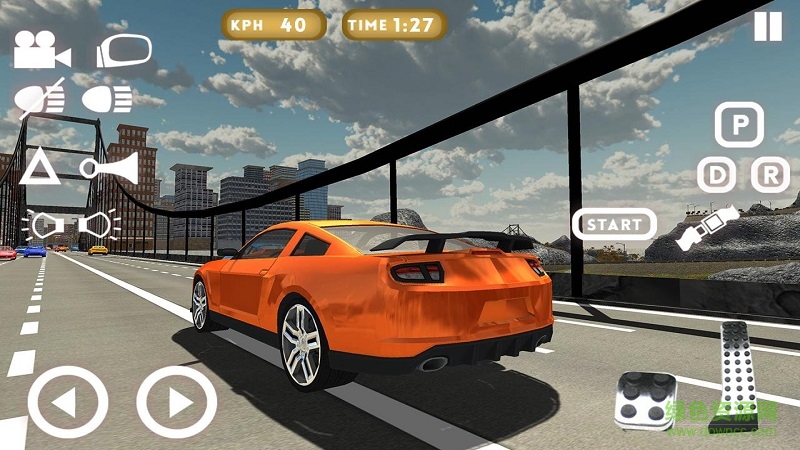Signal a right turn indicator
The width and height of the screenshot is (800, 450).
click(x=101, y=224)
